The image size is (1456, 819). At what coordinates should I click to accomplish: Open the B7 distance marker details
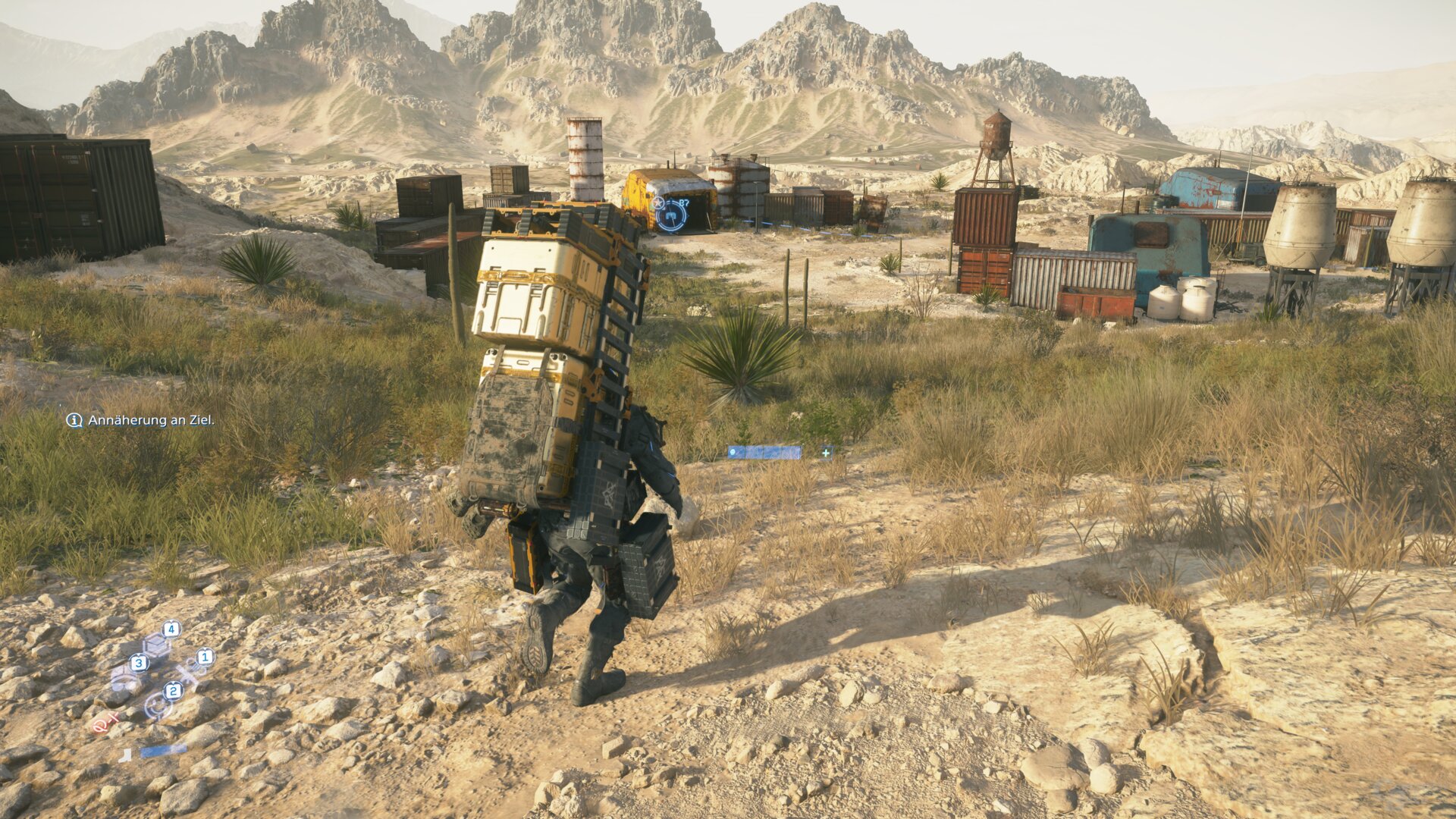coord(684,202)
